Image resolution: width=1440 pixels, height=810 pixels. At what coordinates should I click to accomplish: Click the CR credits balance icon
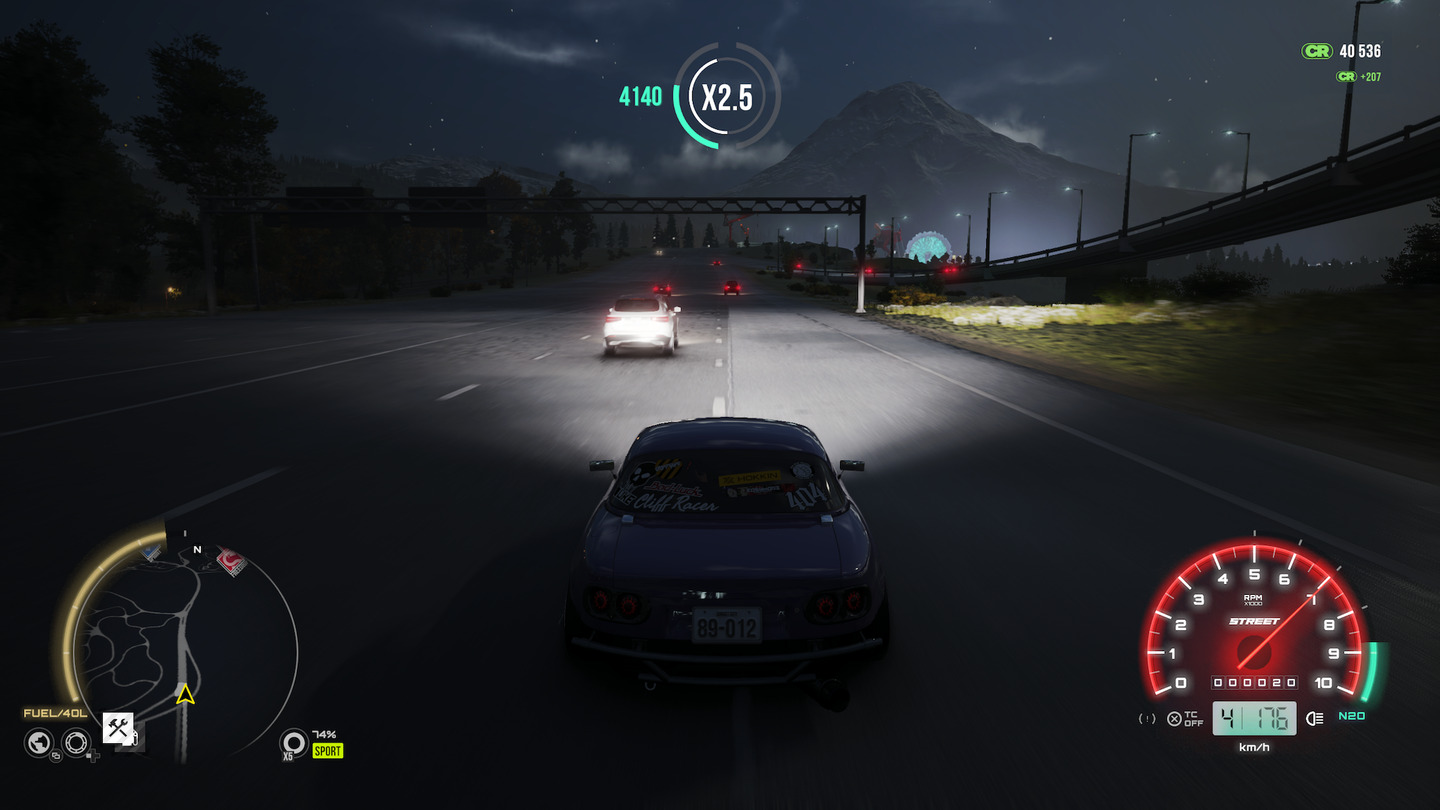pyautogui.click(x=1317, y=51)
